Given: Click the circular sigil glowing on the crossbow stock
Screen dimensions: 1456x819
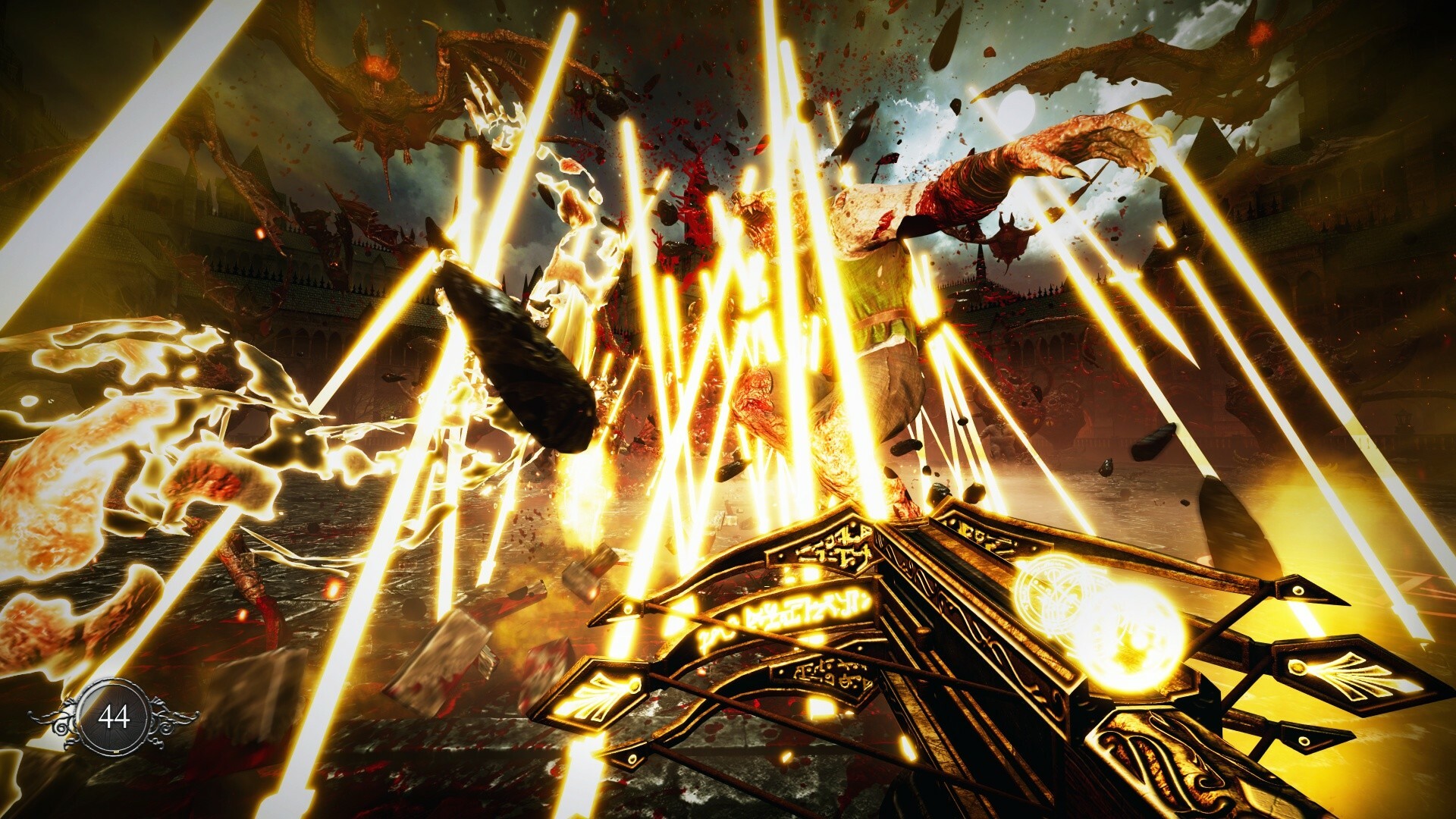Looking at the screenshot, I should point(1045,592).
